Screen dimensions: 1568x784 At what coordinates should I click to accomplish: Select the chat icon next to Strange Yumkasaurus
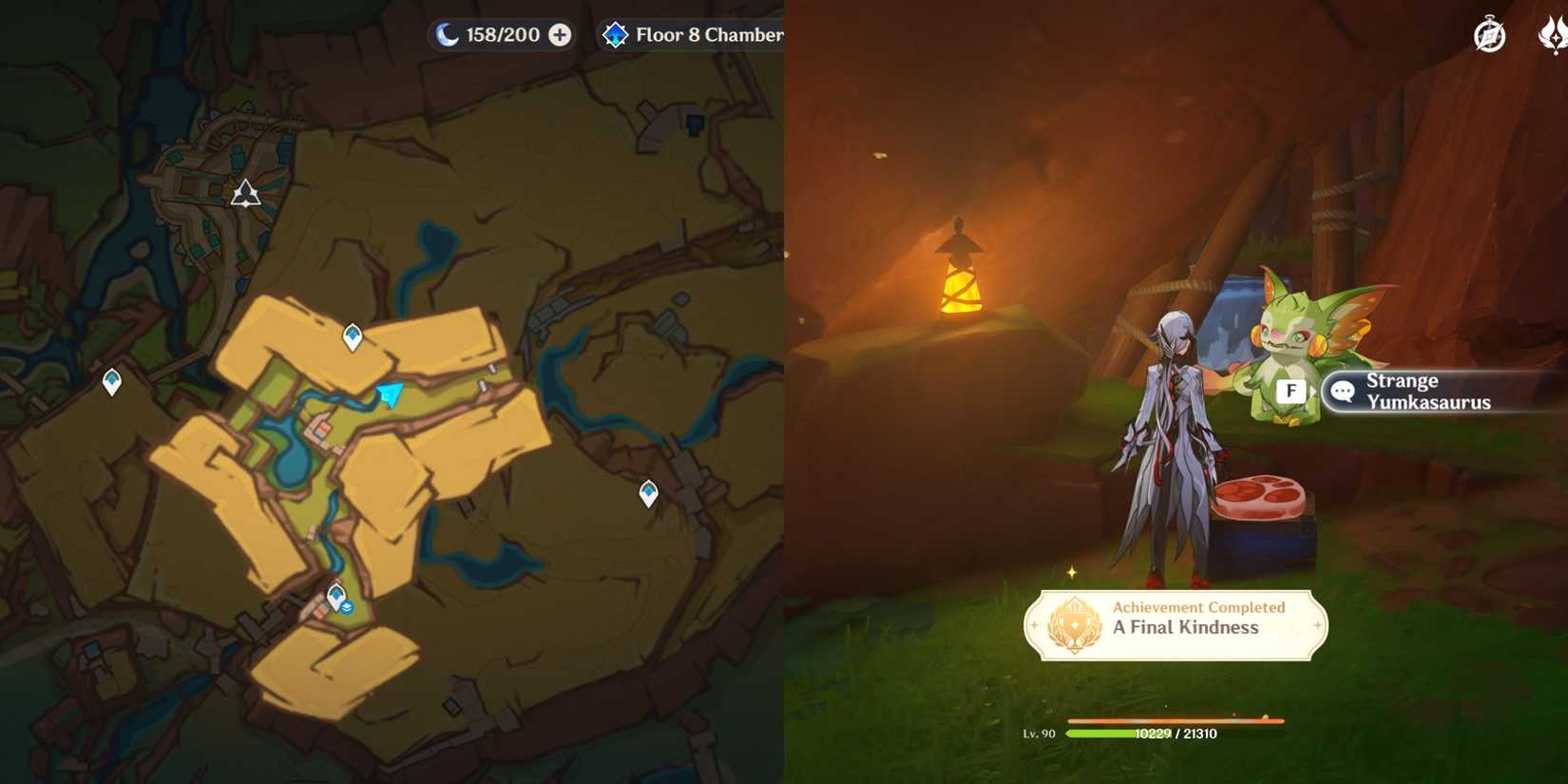1342,392
